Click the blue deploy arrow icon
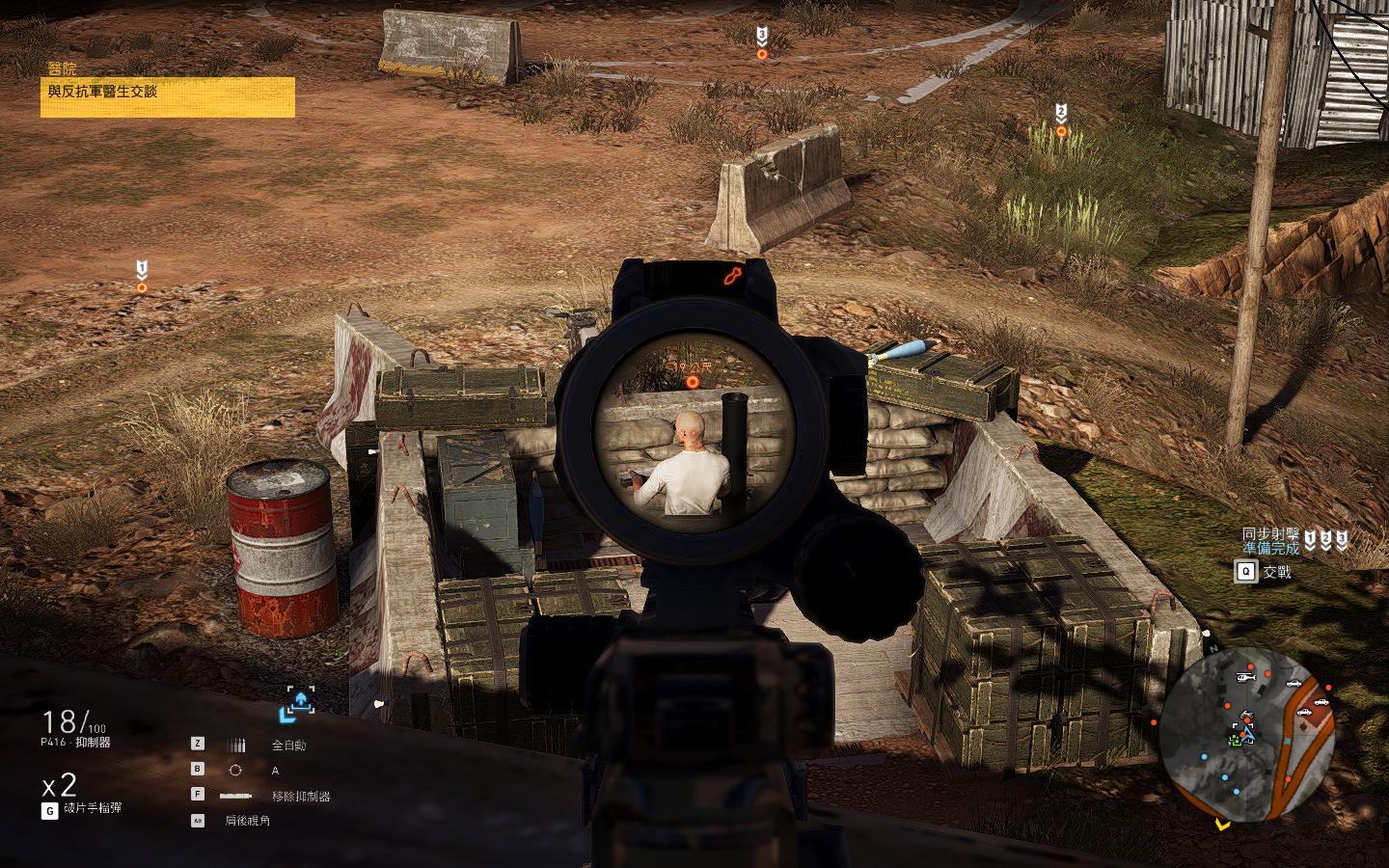 [298, 705]
